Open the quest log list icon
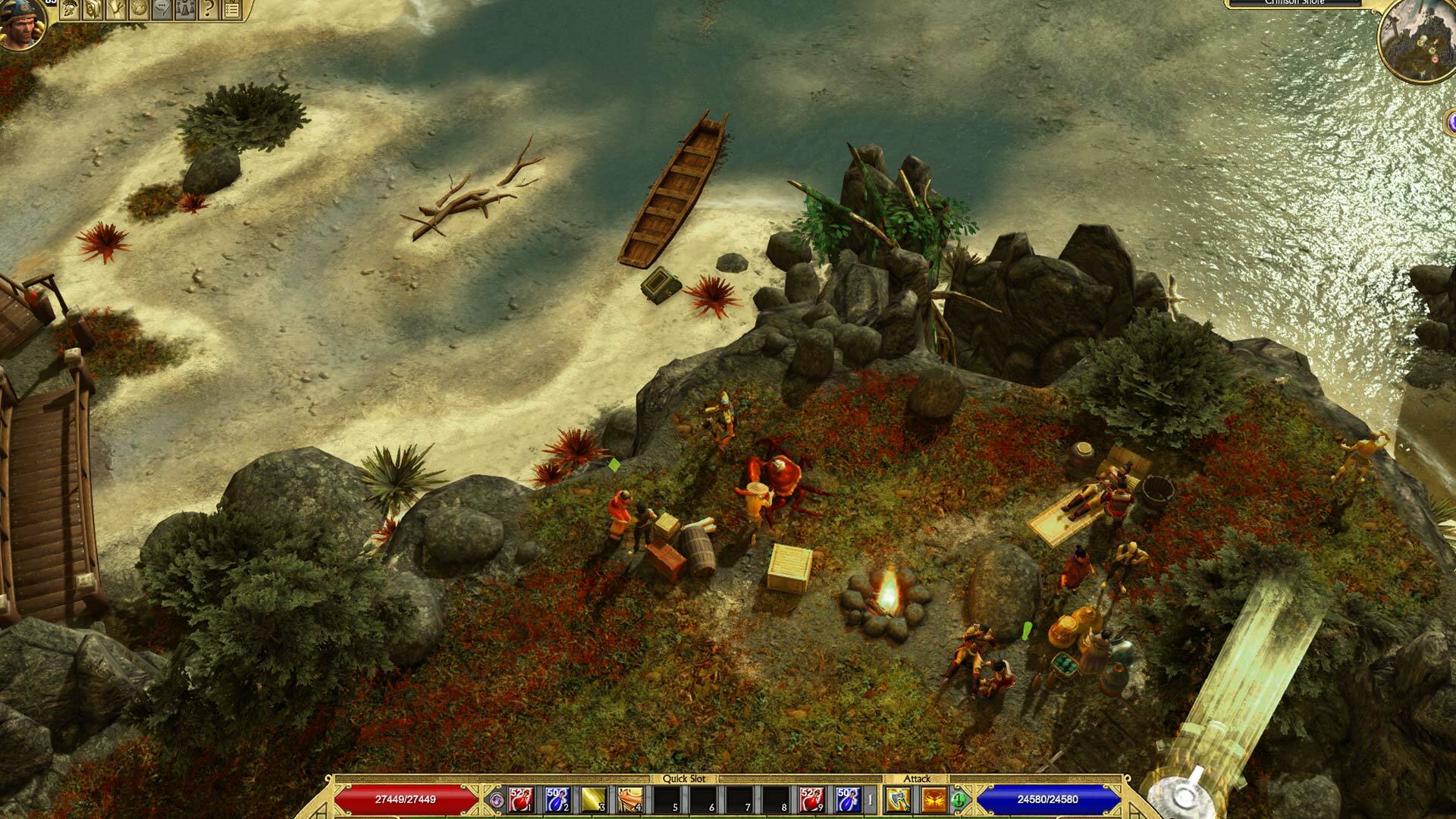1456x819 pixels. [231, 11]
